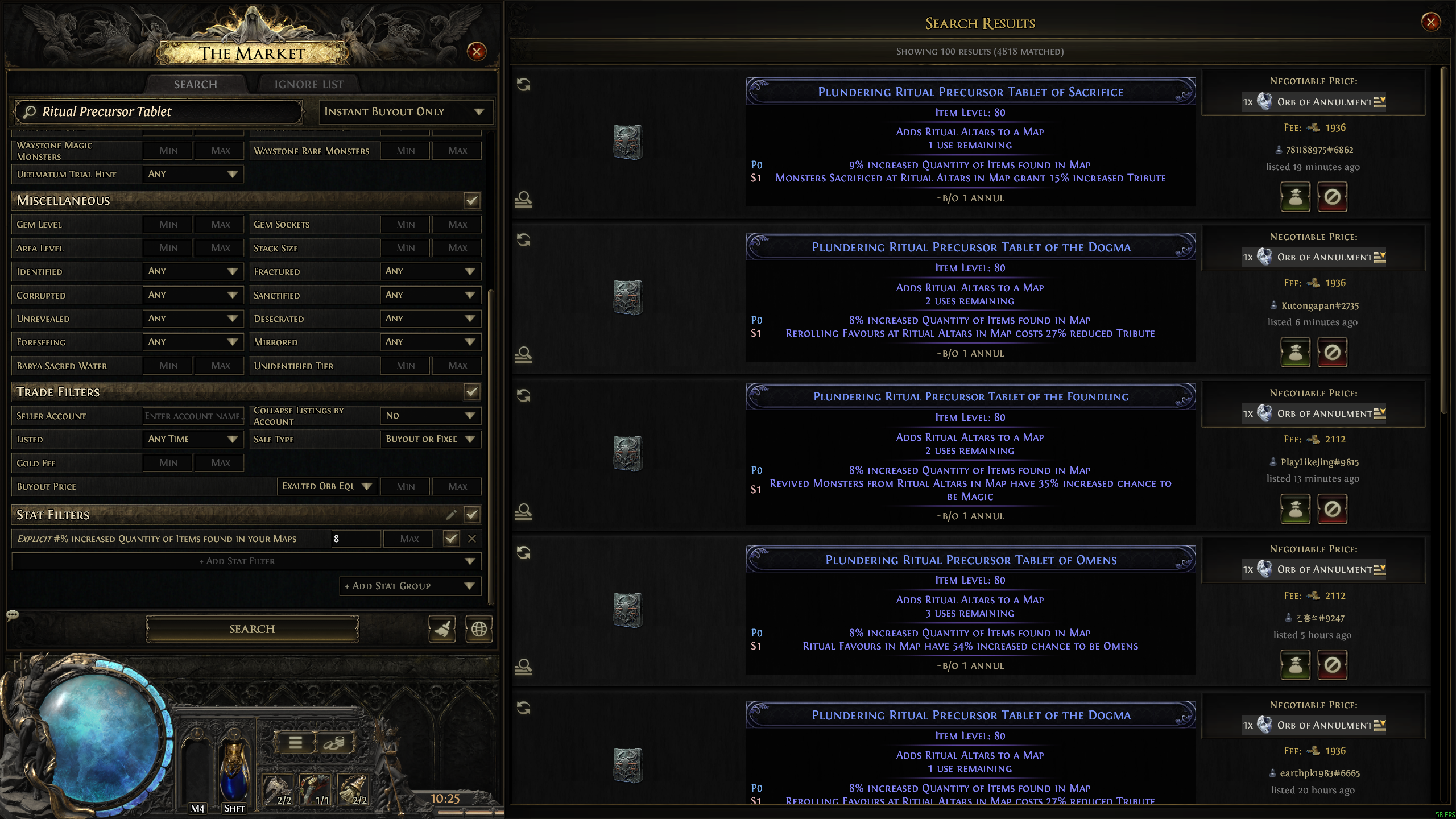This screenshot has height=819, width=1456.
Task: Close the Search Results window
Action: click(x=1431, y=22)
